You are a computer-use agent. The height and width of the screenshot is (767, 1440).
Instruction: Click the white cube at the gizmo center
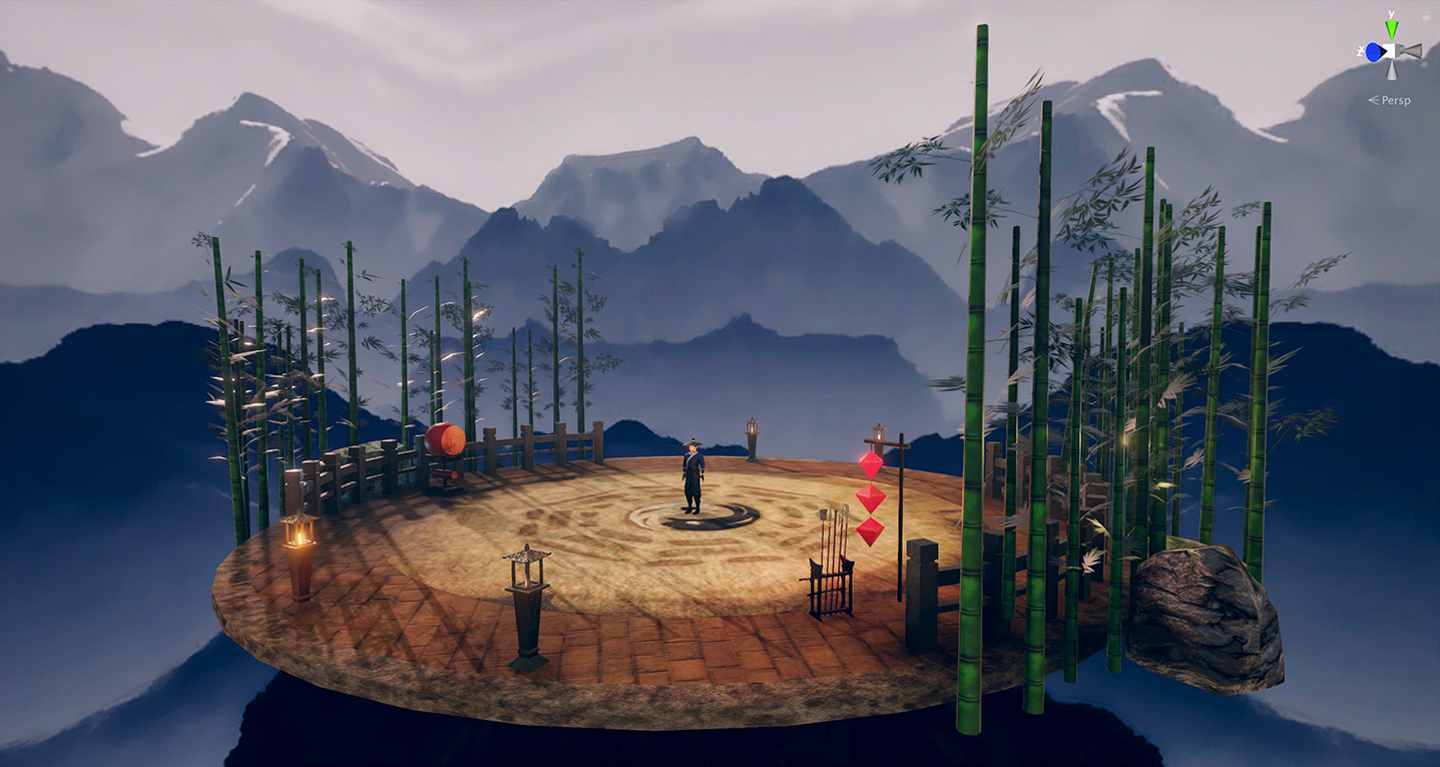(x=1391, y=50)
